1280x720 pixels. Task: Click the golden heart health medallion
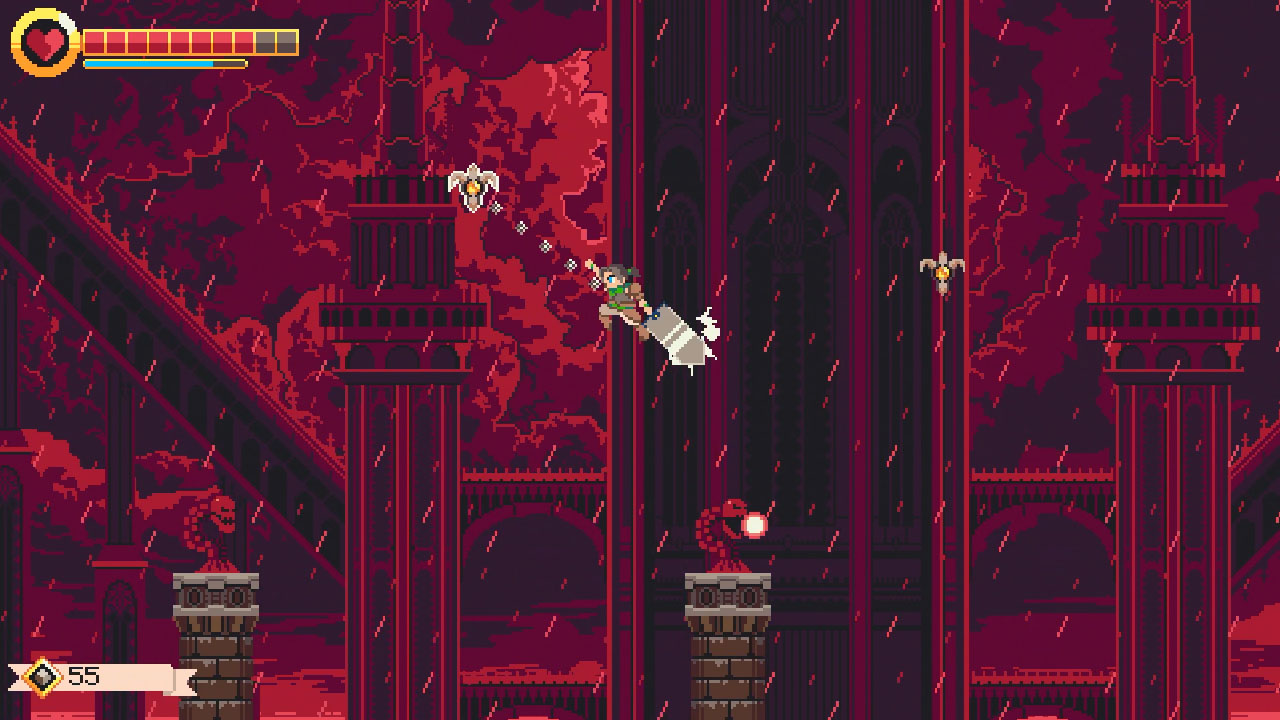click(43, 42)
